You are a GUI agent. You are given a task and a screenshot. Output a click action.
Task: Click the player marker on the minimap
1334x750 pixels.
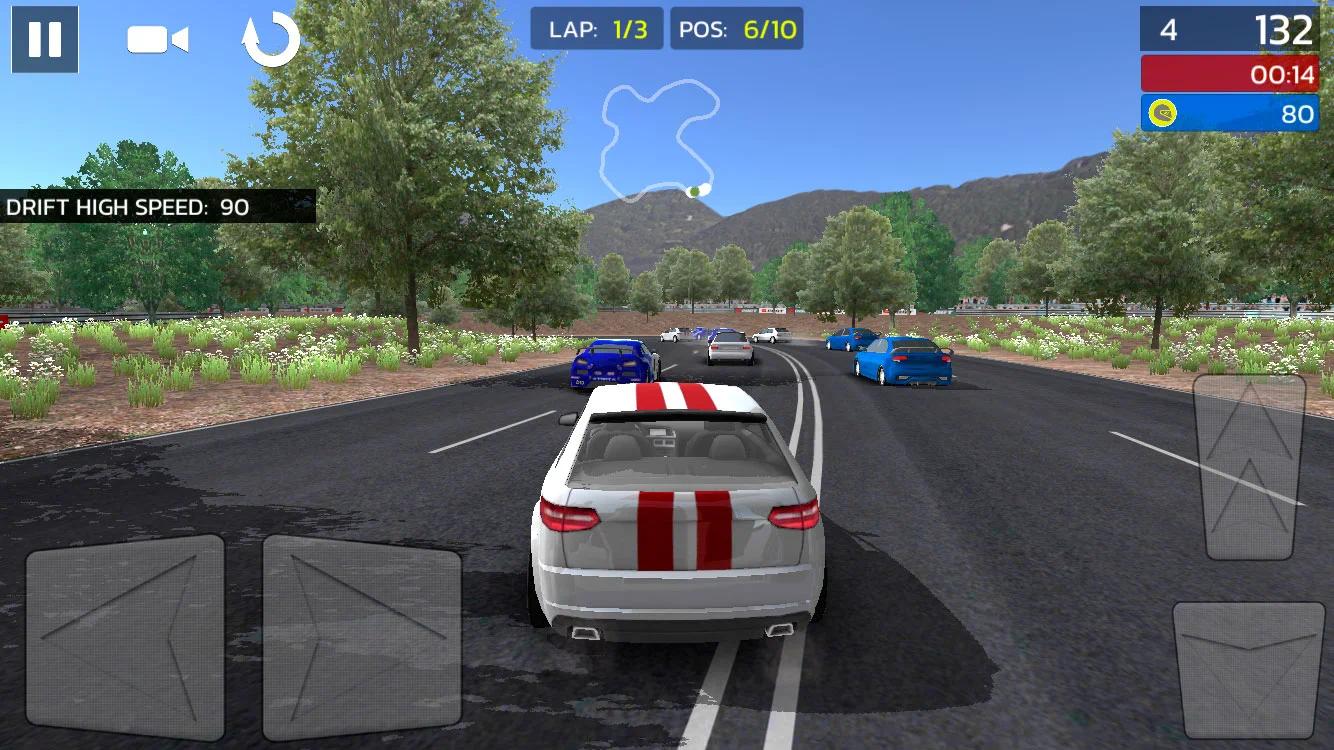pos(692,190)
